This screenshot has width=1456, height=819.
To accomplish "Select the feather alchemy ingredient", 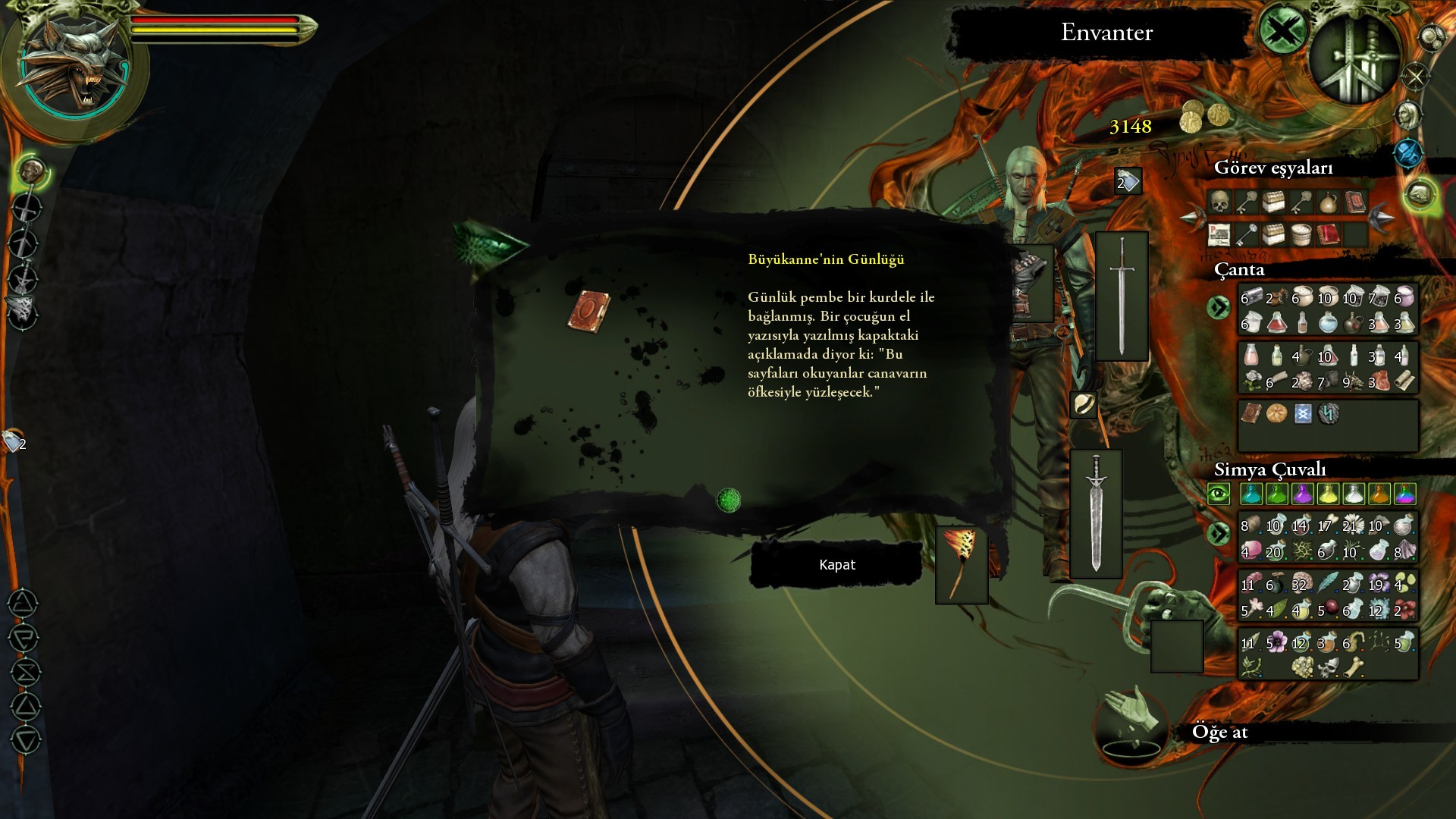I will point(1327,582).
